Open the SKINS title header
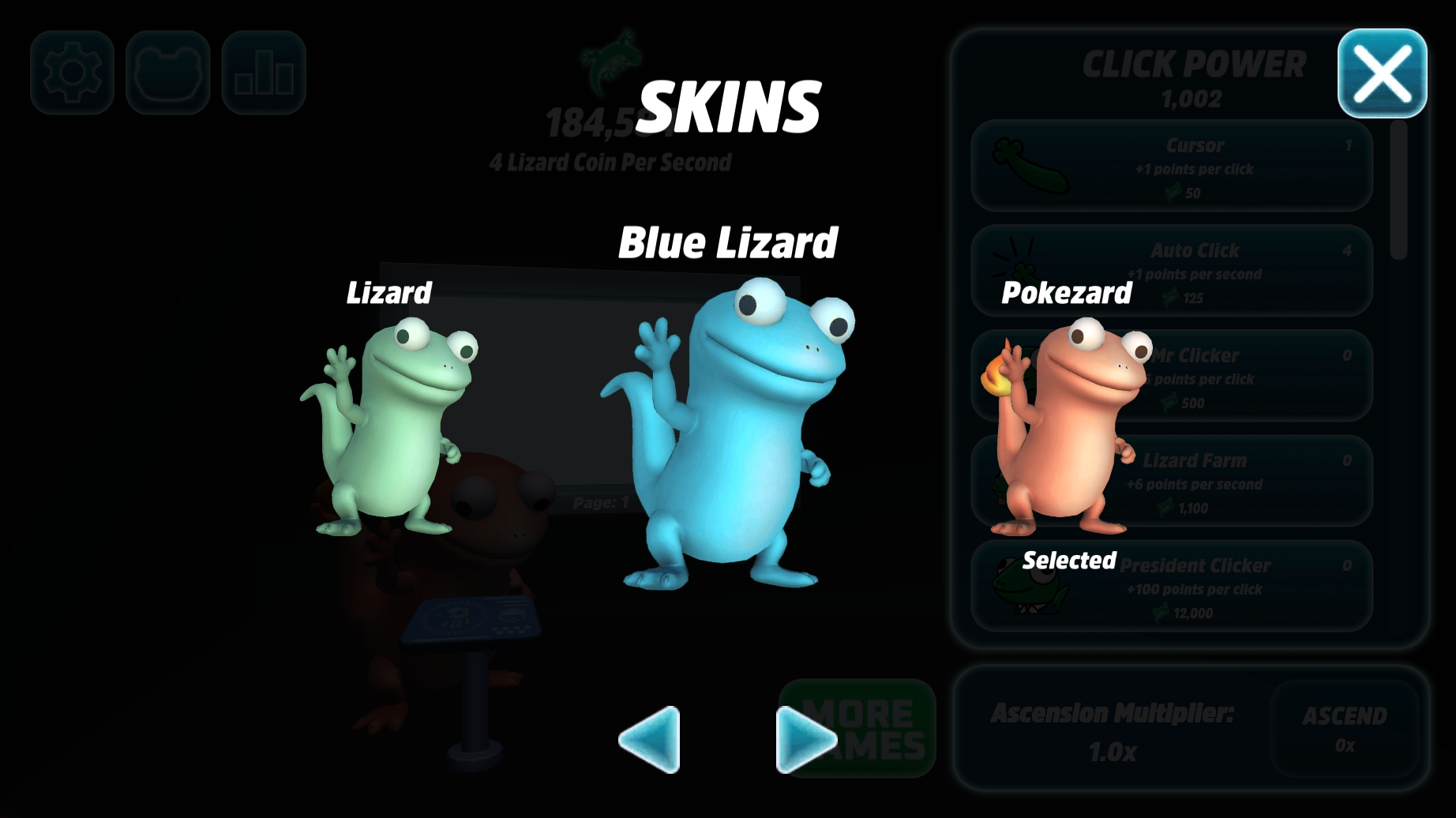The width and height of the screenshot is (1456, 818). tap(730, 107)
